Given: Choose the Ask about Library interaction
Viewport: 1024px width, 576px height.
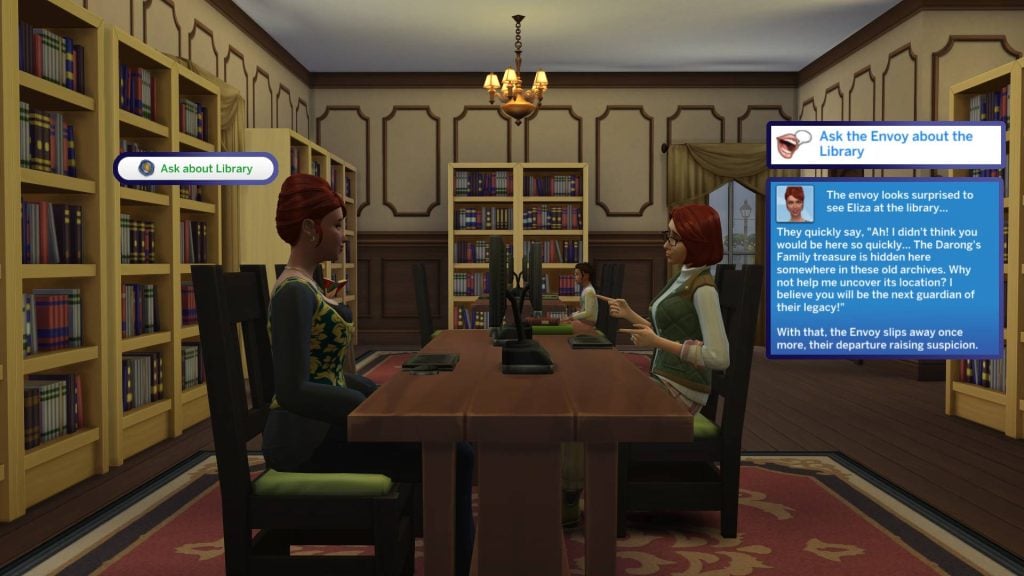Looking at the screenshot, I should coord(195,168).
